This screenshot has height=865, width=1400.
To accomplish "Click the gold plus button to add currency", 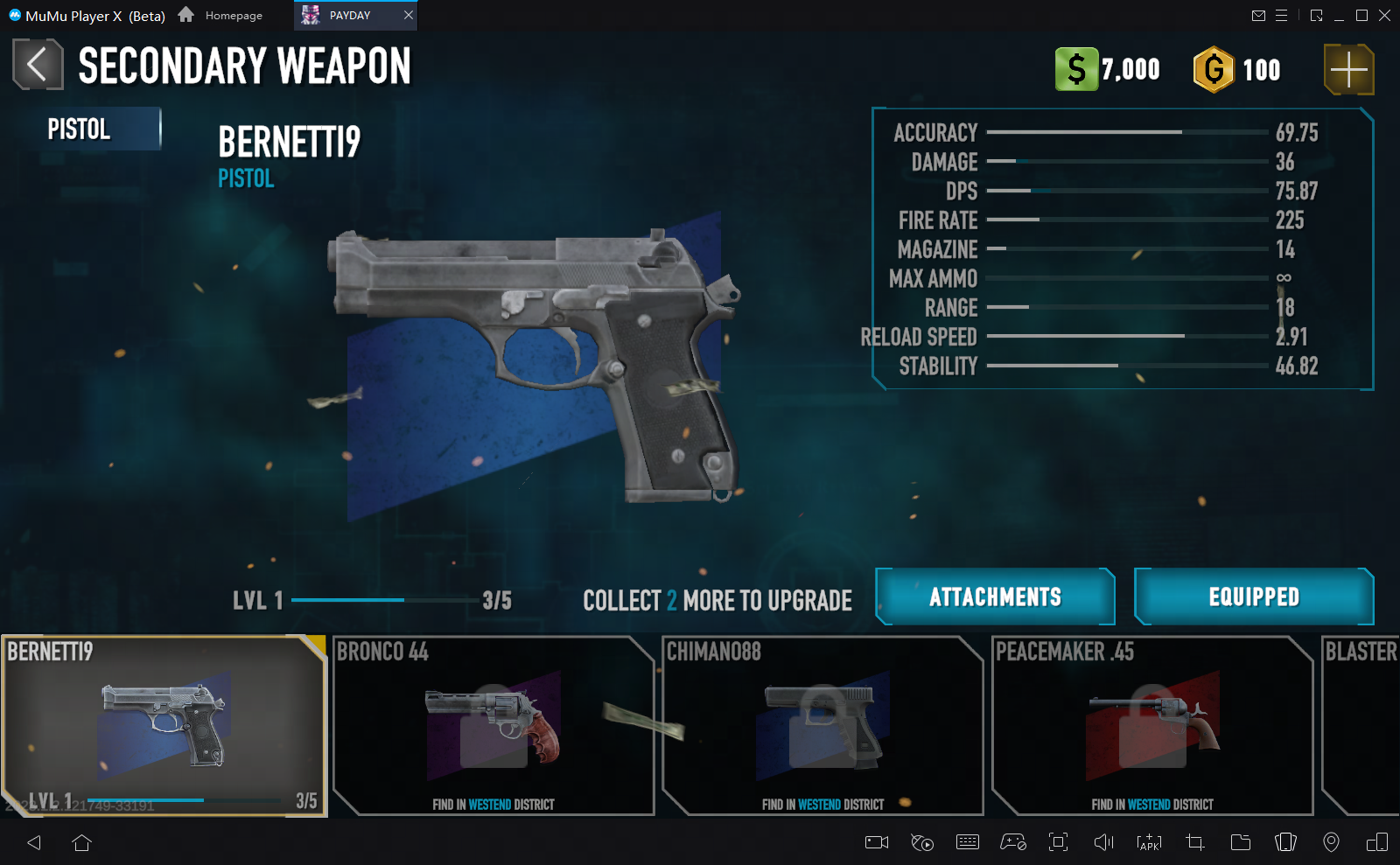I will click(x=1347, y=69).
